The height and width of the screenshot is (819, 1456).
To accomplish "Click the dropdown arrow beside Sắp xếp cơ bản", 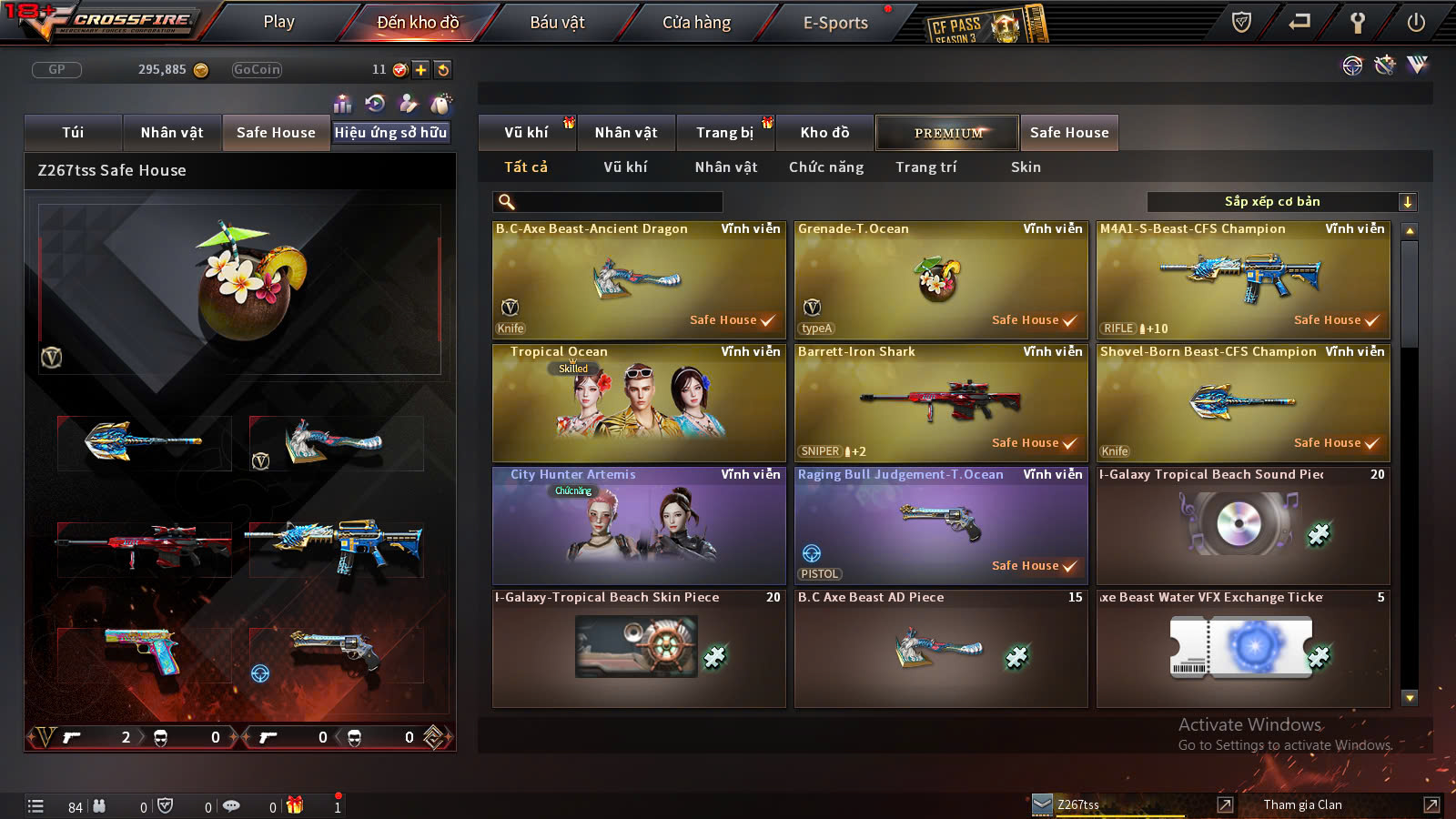I will point(1407,201).
